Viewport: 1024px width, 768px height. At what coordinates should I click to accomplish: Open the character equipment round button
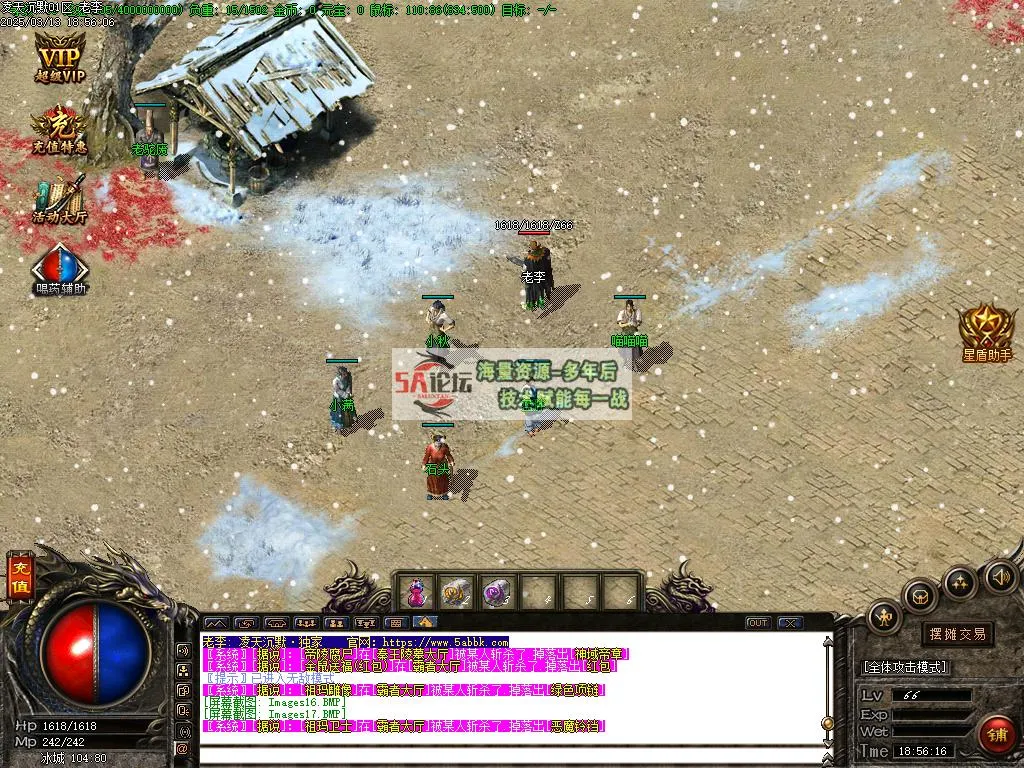click(884, 616)
